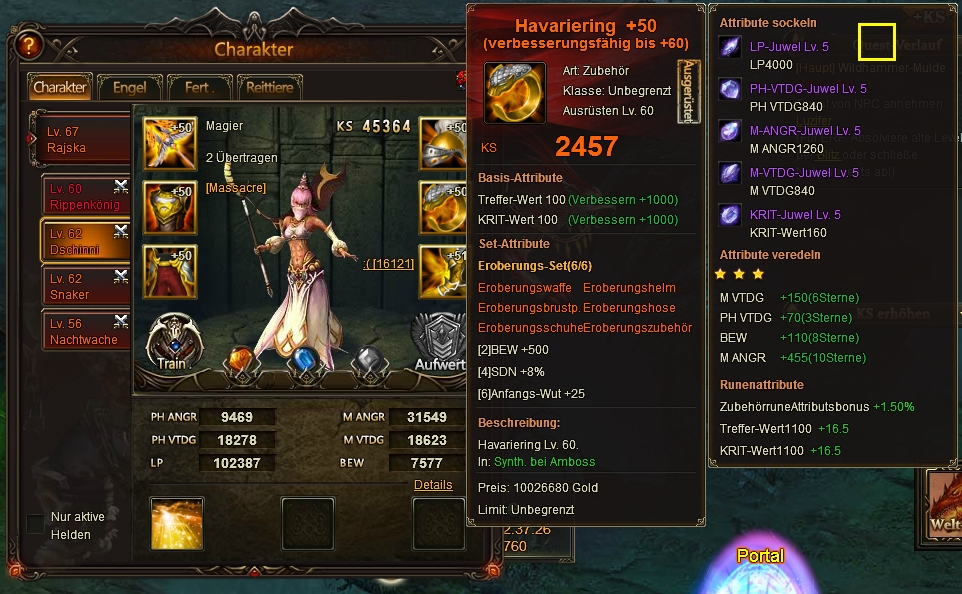Select the golden chest armor slot
Viewport: 962px width, 594px height.
[167, 206]
